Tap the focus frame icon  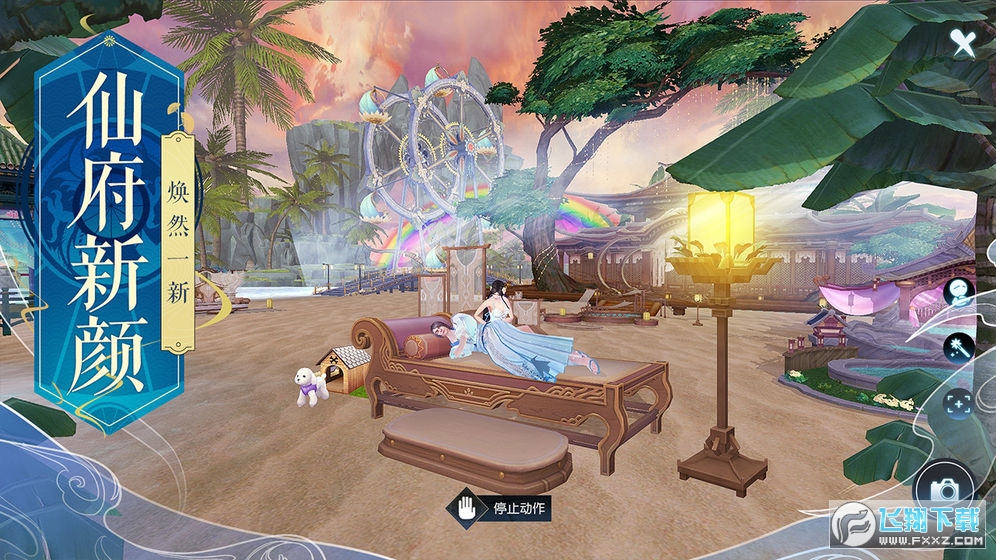click(958, 403)
